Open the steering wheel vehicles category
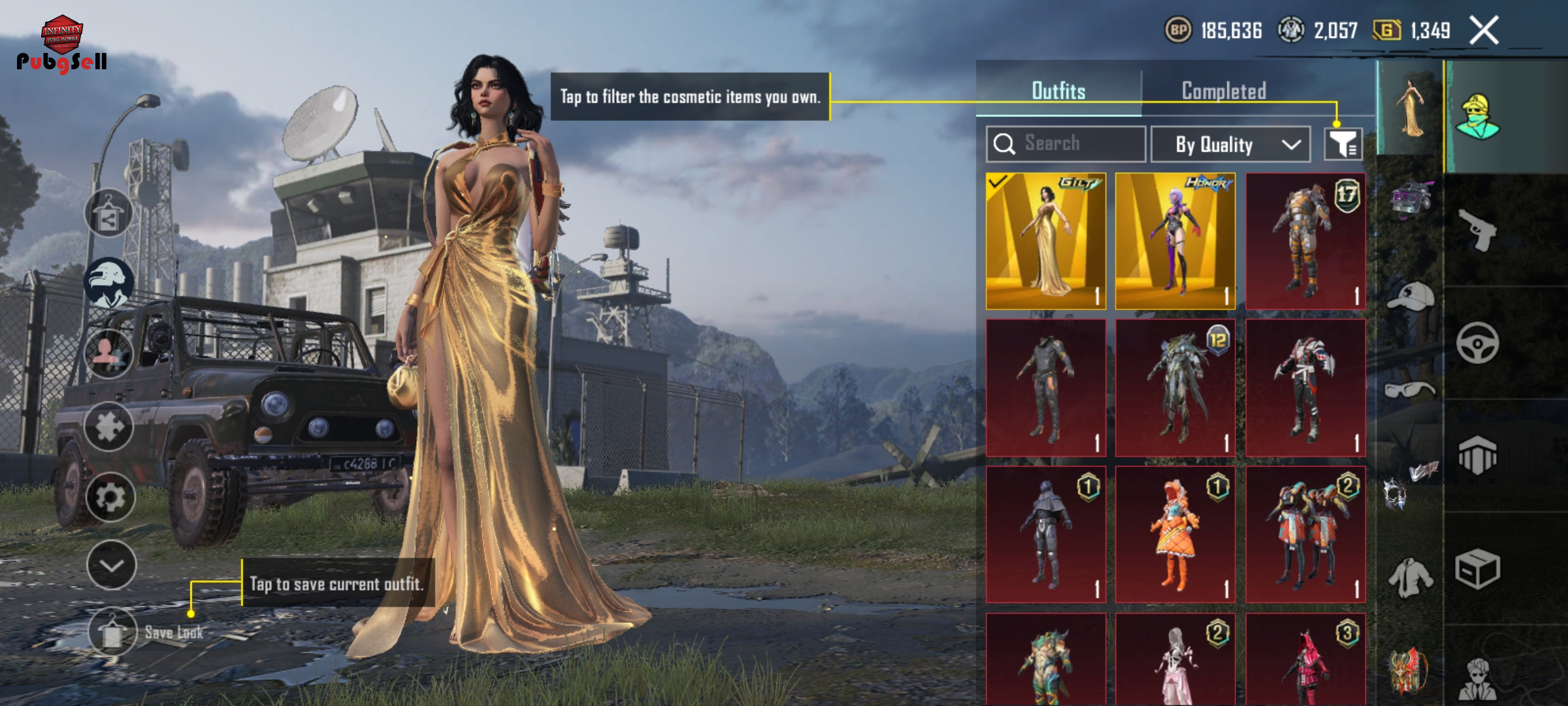Viewport: 1568px width, 706px height. [1477, 343]
